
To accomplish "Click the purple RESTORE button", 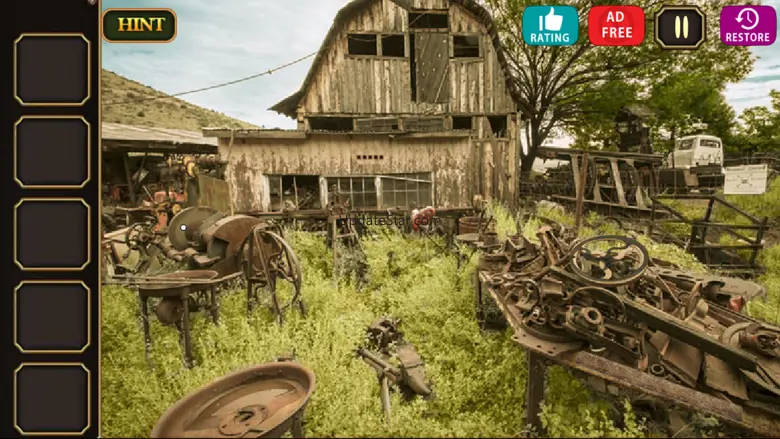I will (x=747, y=26).
